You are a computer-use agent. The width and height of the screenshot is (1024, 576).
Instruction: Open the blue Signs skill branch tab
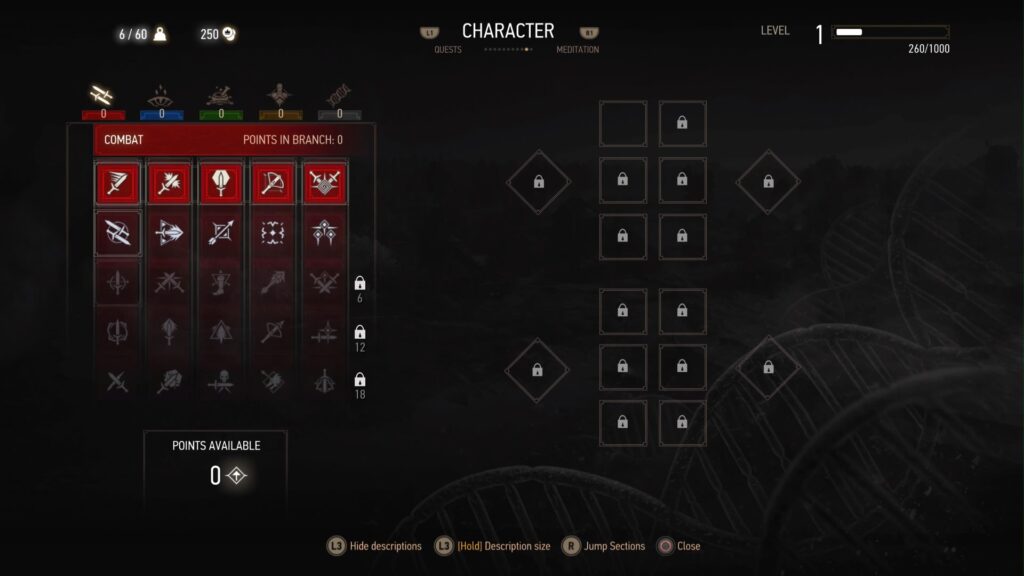(161, 97)
